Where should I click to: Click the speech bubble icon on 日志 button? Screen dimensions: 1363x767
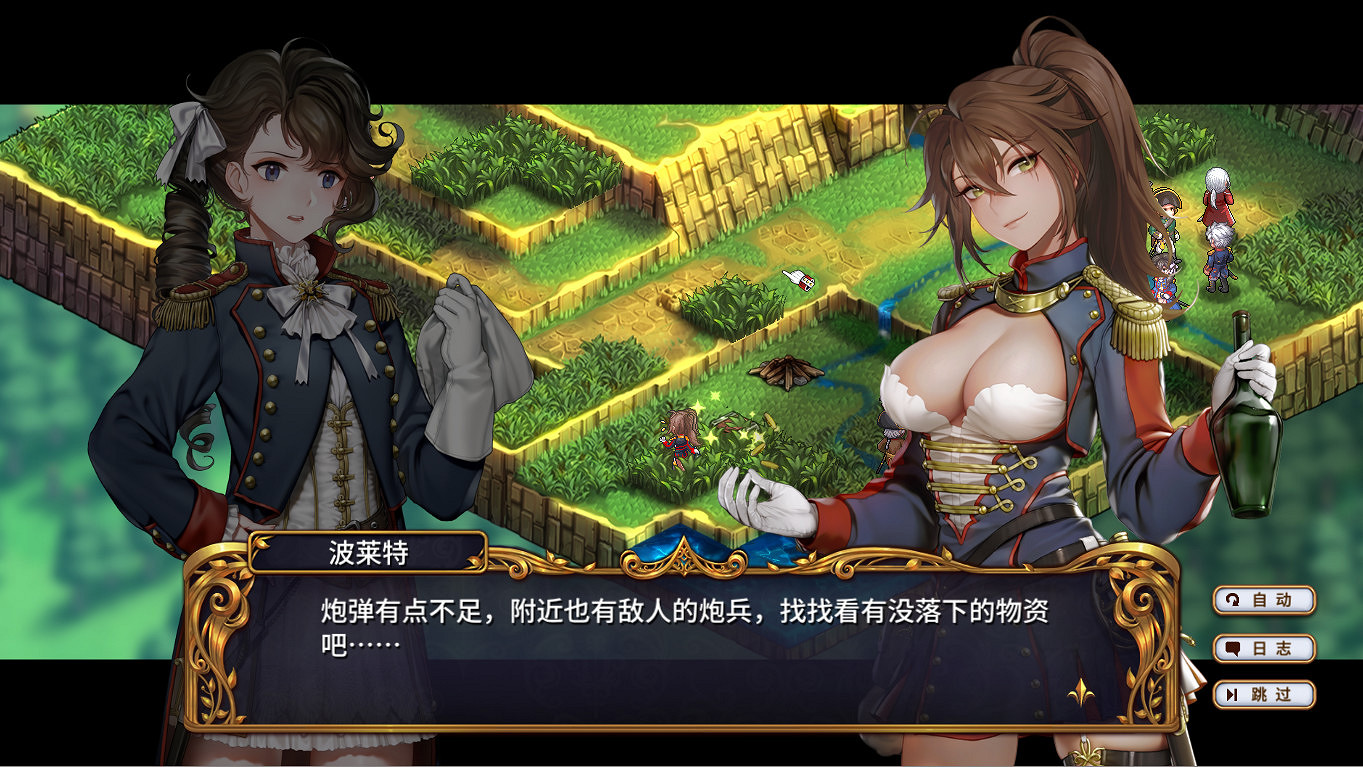[x=1231, y=648]
